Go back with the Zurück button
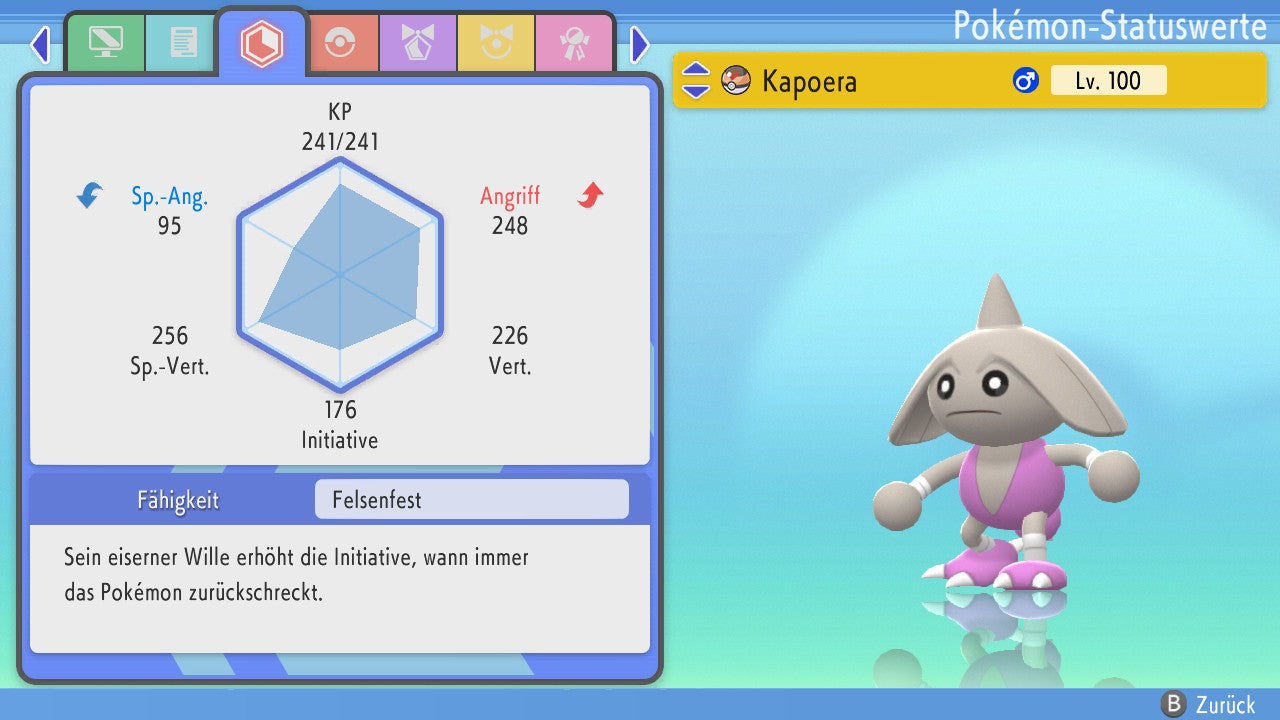The height and width of the screenshot is (720, 1280). (1210, 705)
